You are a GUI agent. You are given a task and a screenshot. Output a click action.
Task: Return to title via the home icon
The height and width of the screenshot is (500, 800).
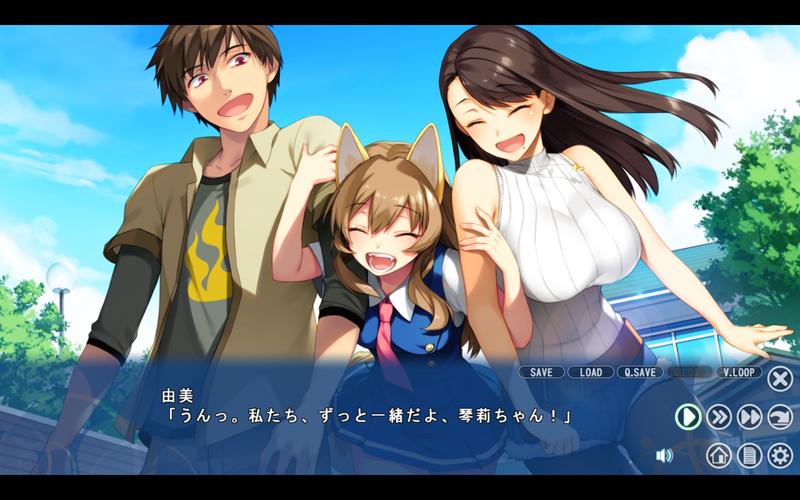[719, 456]
